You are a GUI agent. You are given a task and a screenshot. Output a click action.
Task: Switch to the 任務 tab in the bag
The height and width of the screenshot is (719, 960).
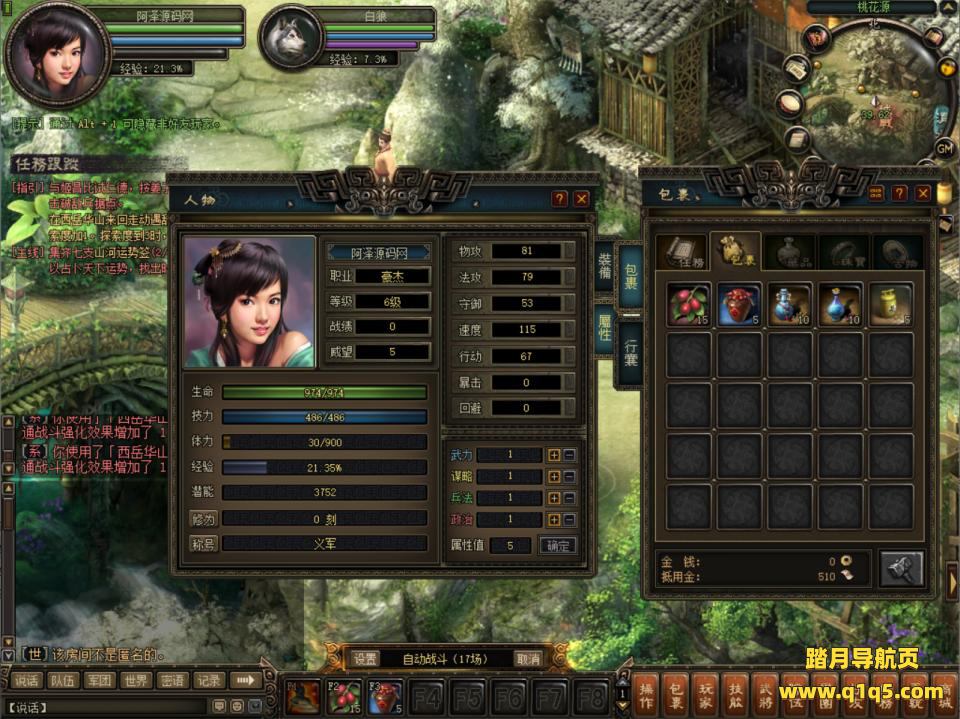coord(683,253)
